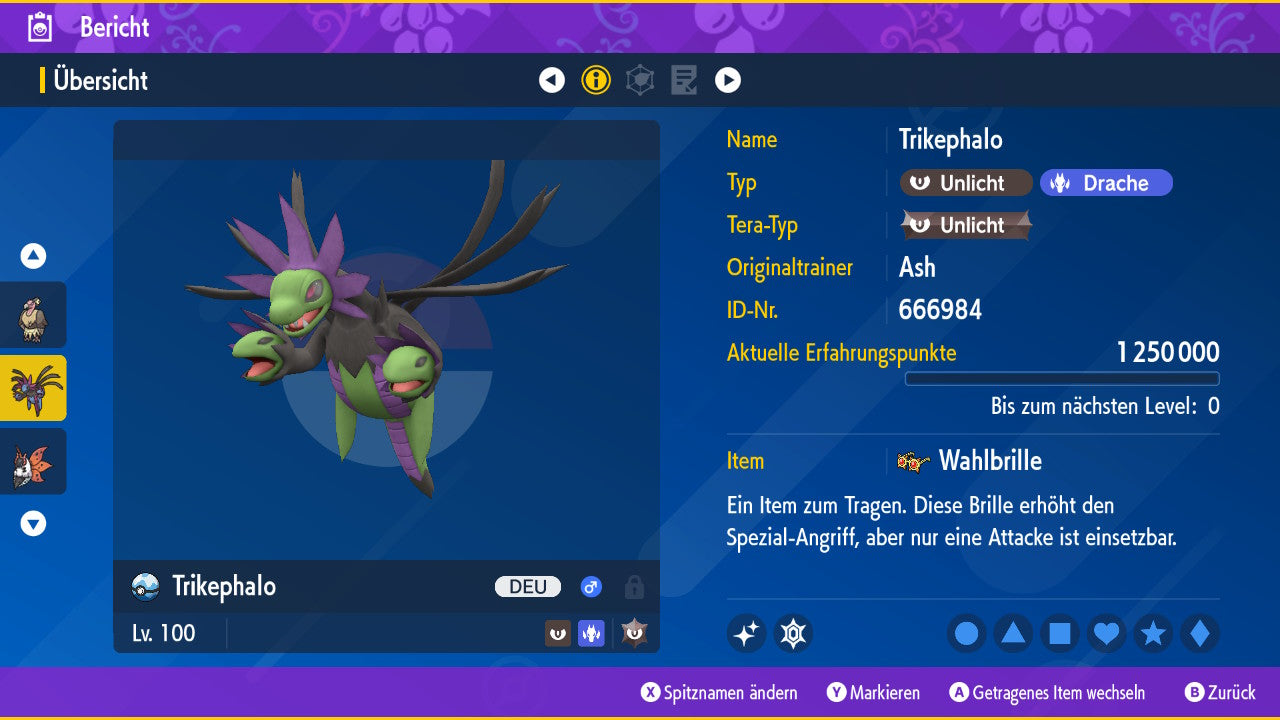Choose the Markieren option
Screen dimensions: 1280x720
coord(874,693)
